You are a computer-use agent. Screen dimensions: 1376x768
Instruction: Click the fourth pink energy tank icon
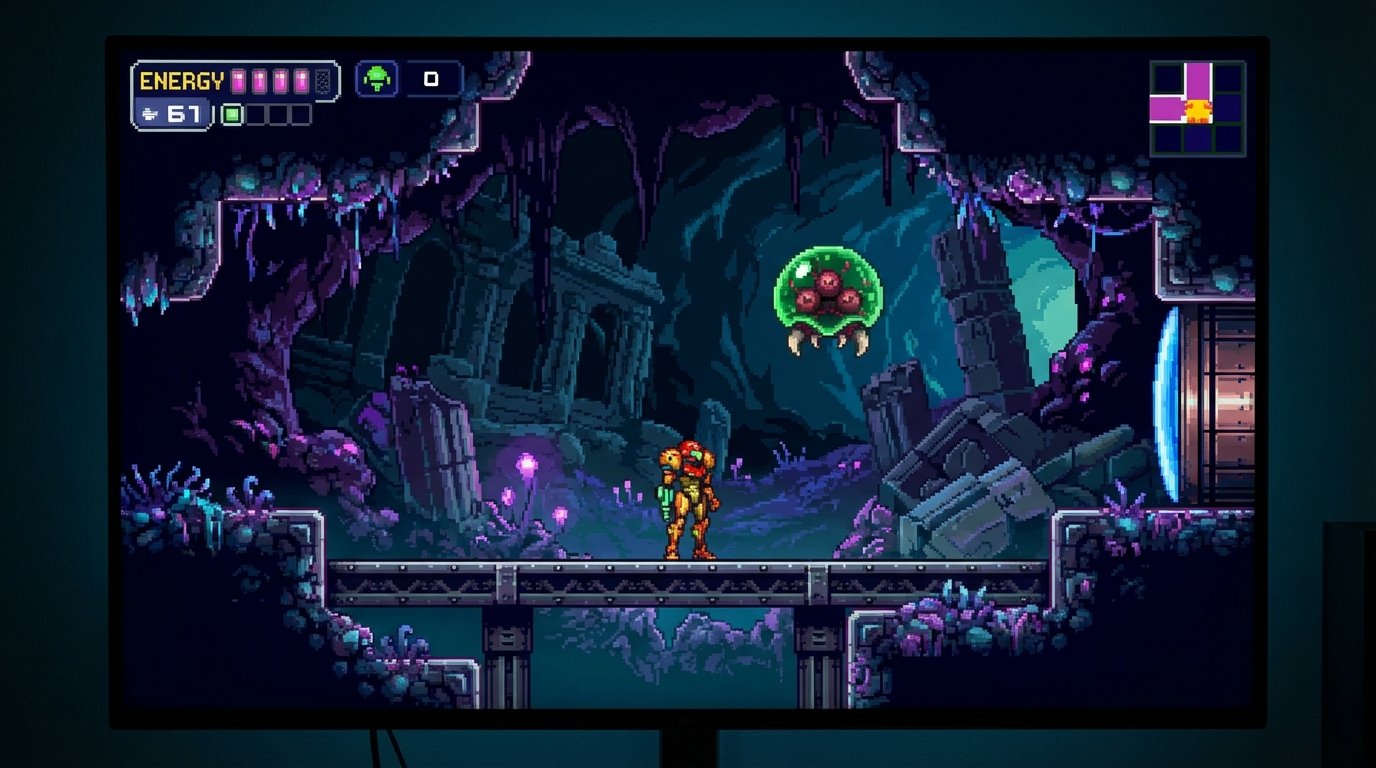pos(301,80)
